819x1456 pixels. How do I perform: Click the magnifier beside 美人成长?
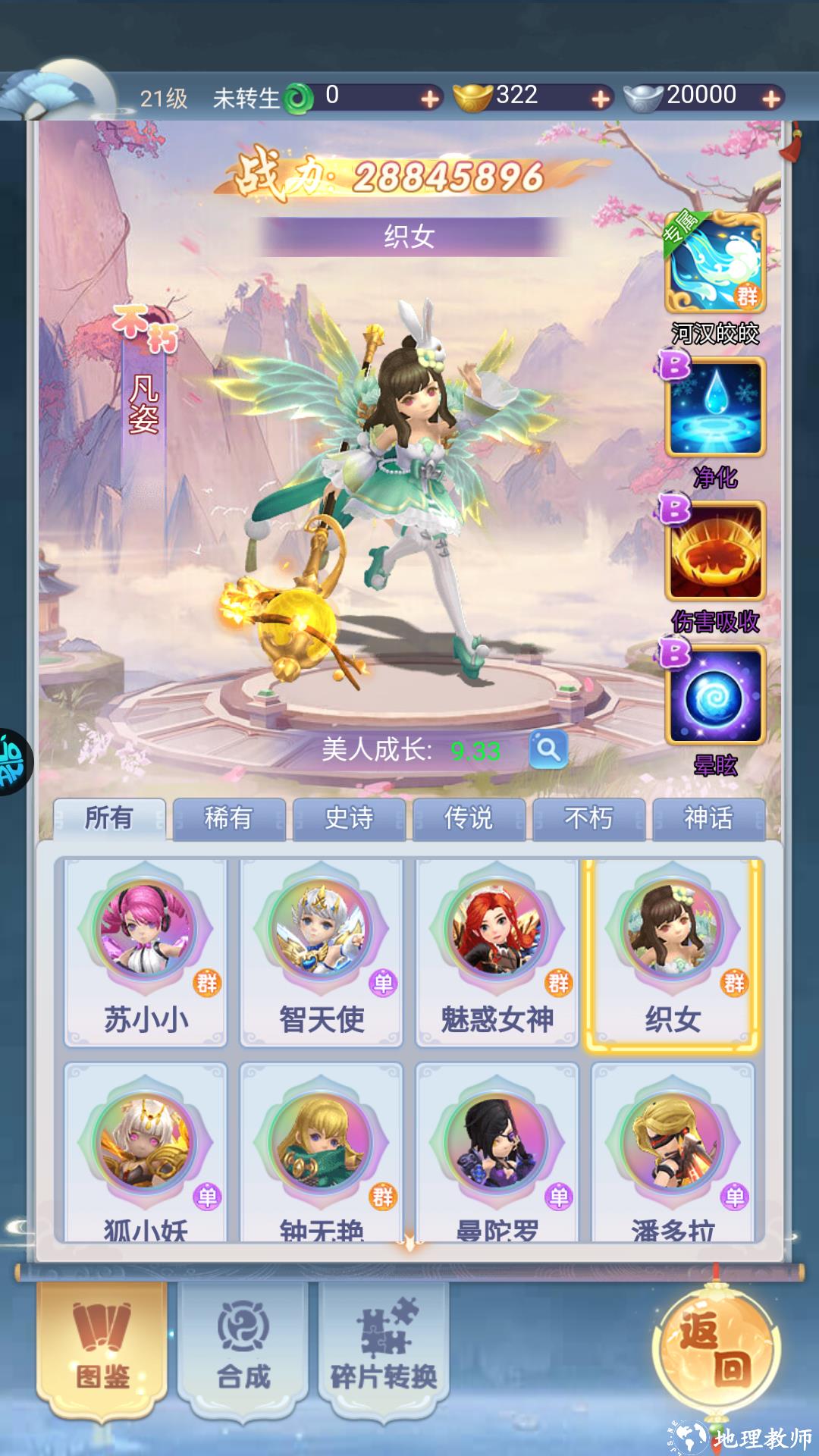coord(548,750)
